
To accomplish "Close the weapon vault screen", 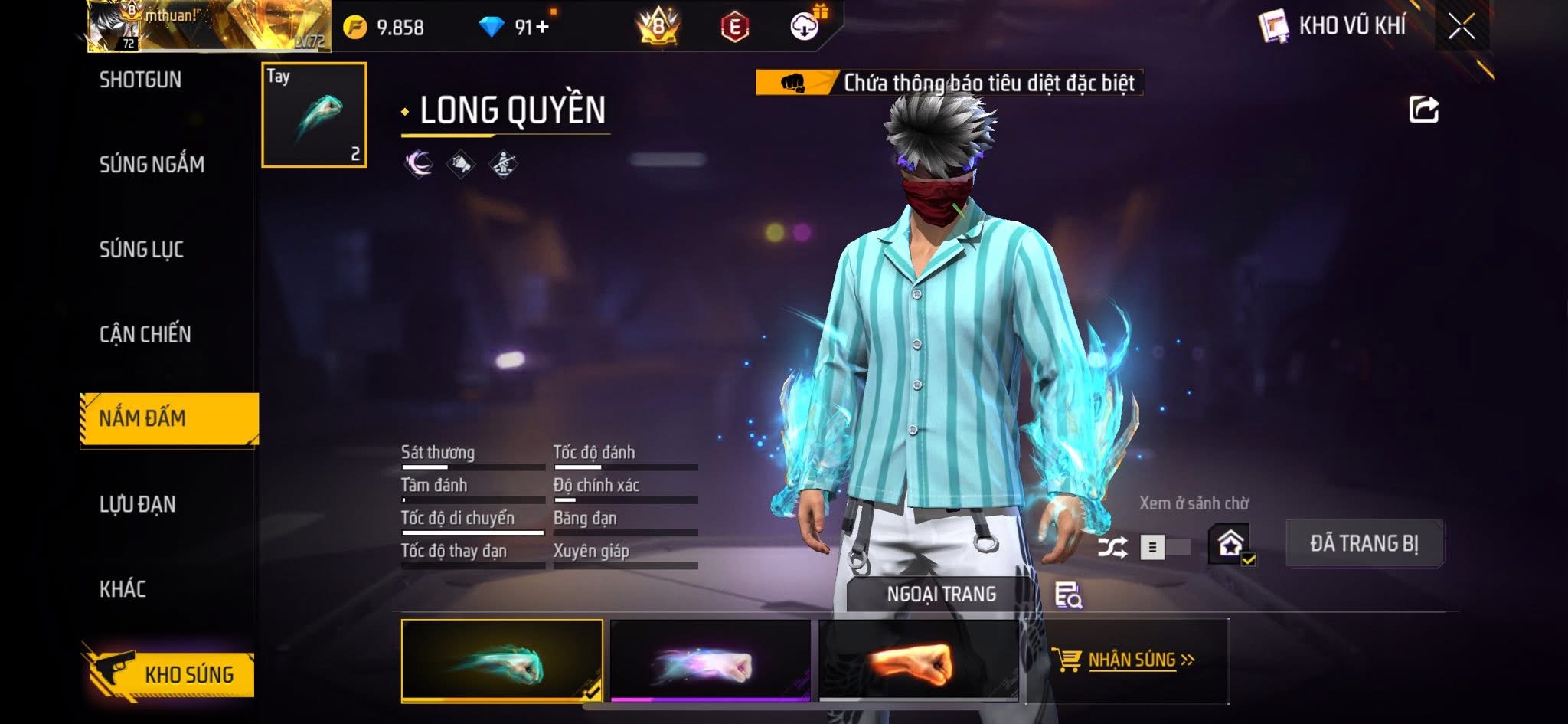I will (1461, 28).
